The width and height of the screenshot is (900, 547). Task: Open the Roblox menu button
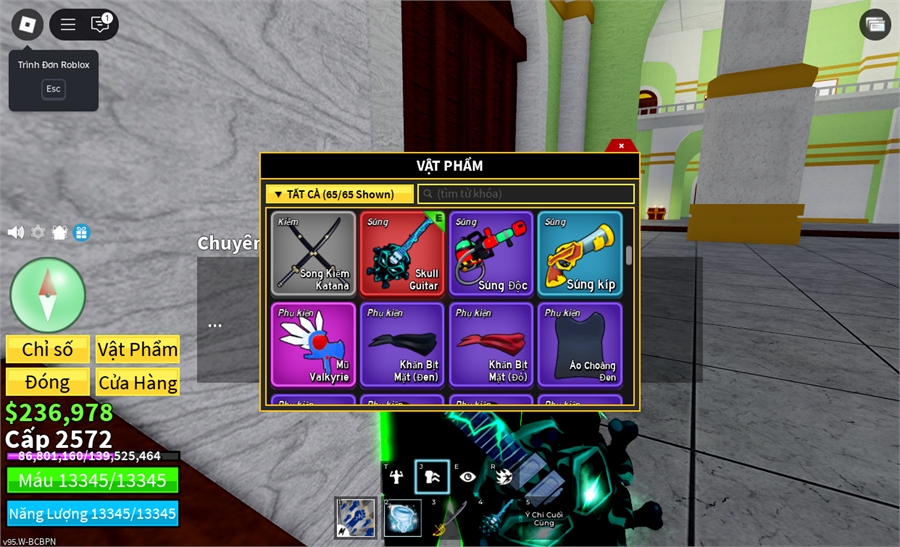tap(27, 24)
